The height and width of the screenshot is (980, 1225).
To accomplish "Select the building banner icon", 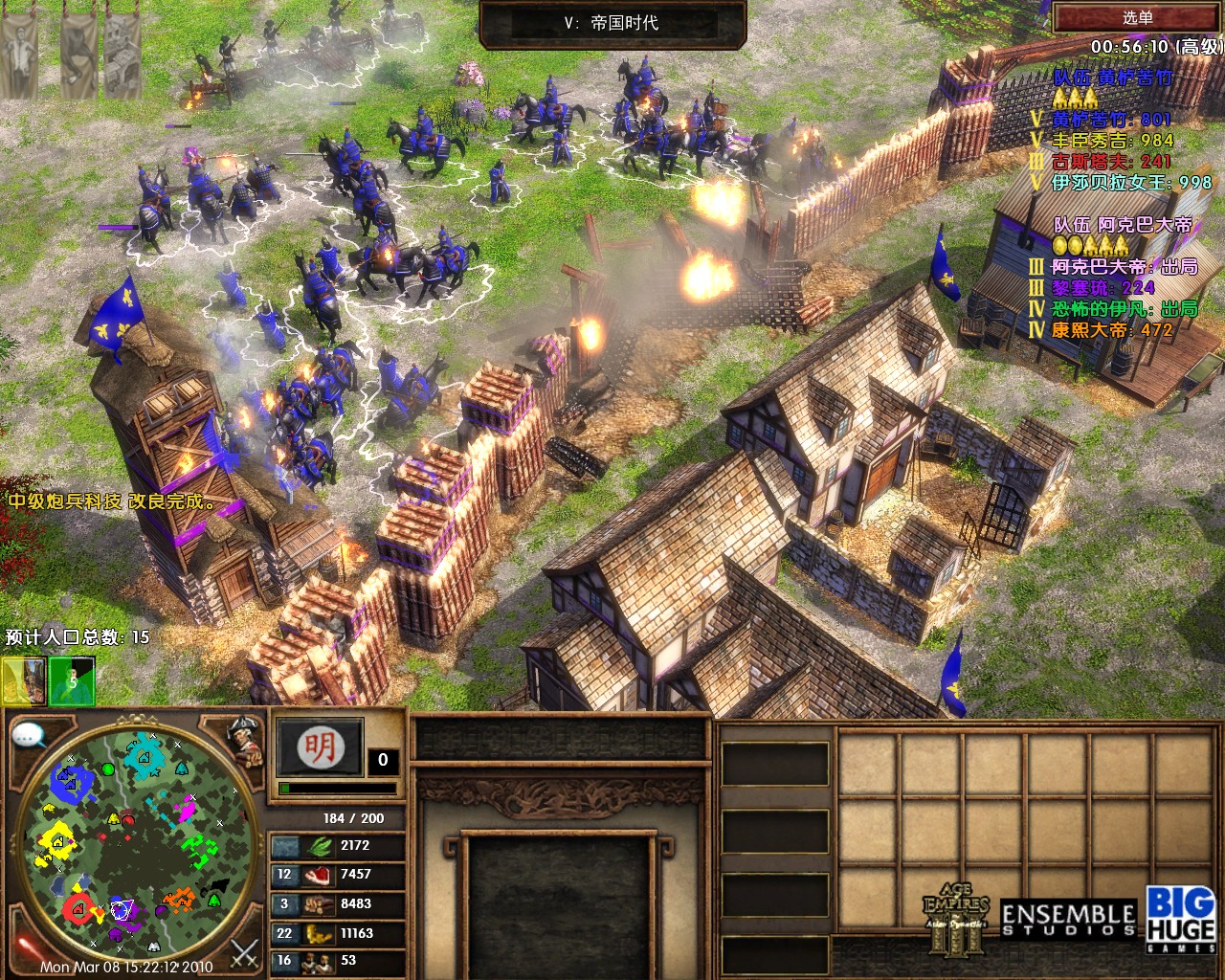I will point(121,57).
